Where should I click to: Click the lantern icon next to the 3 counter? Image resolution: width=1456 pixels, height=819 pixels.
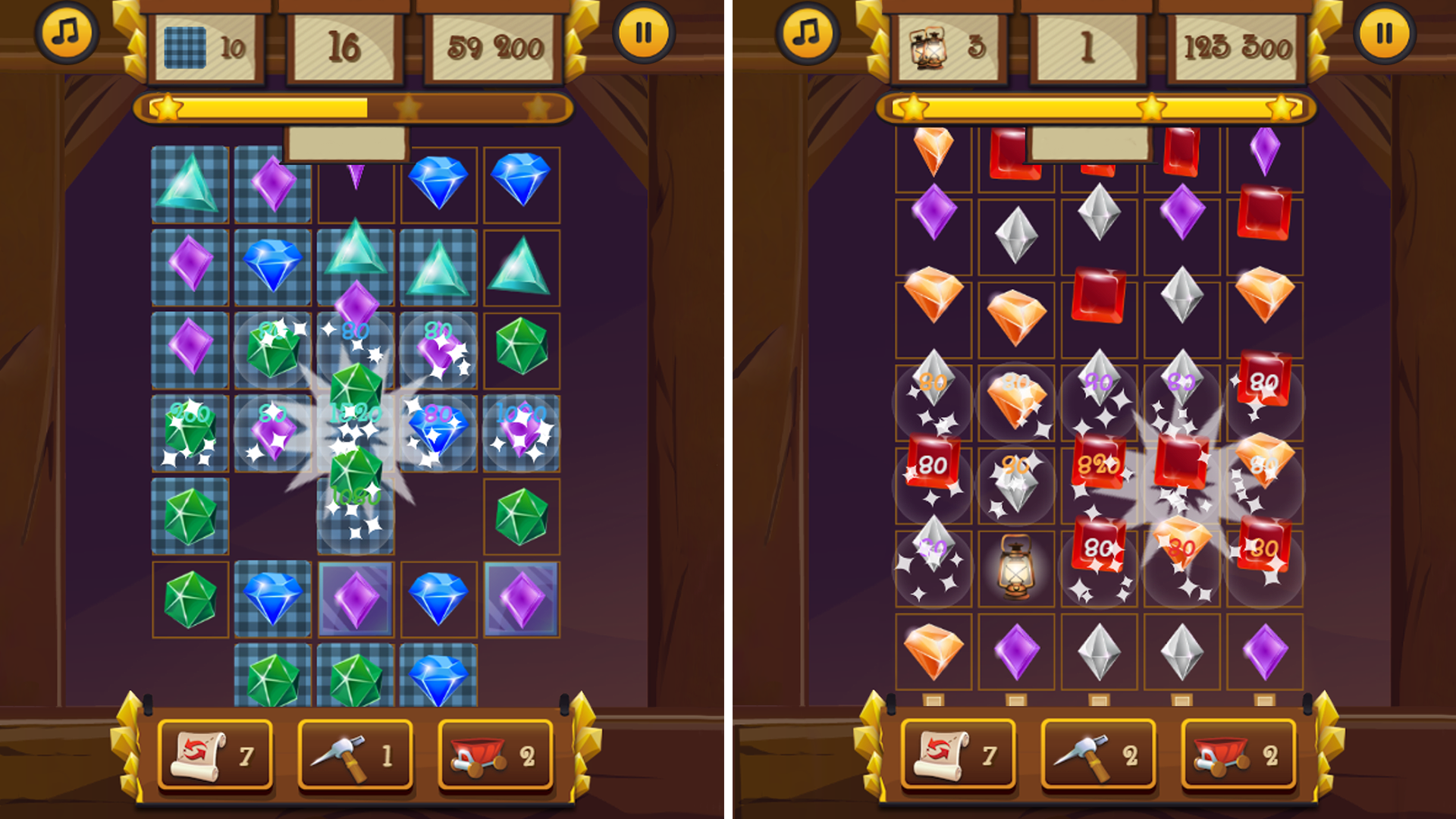pos(930,47)
